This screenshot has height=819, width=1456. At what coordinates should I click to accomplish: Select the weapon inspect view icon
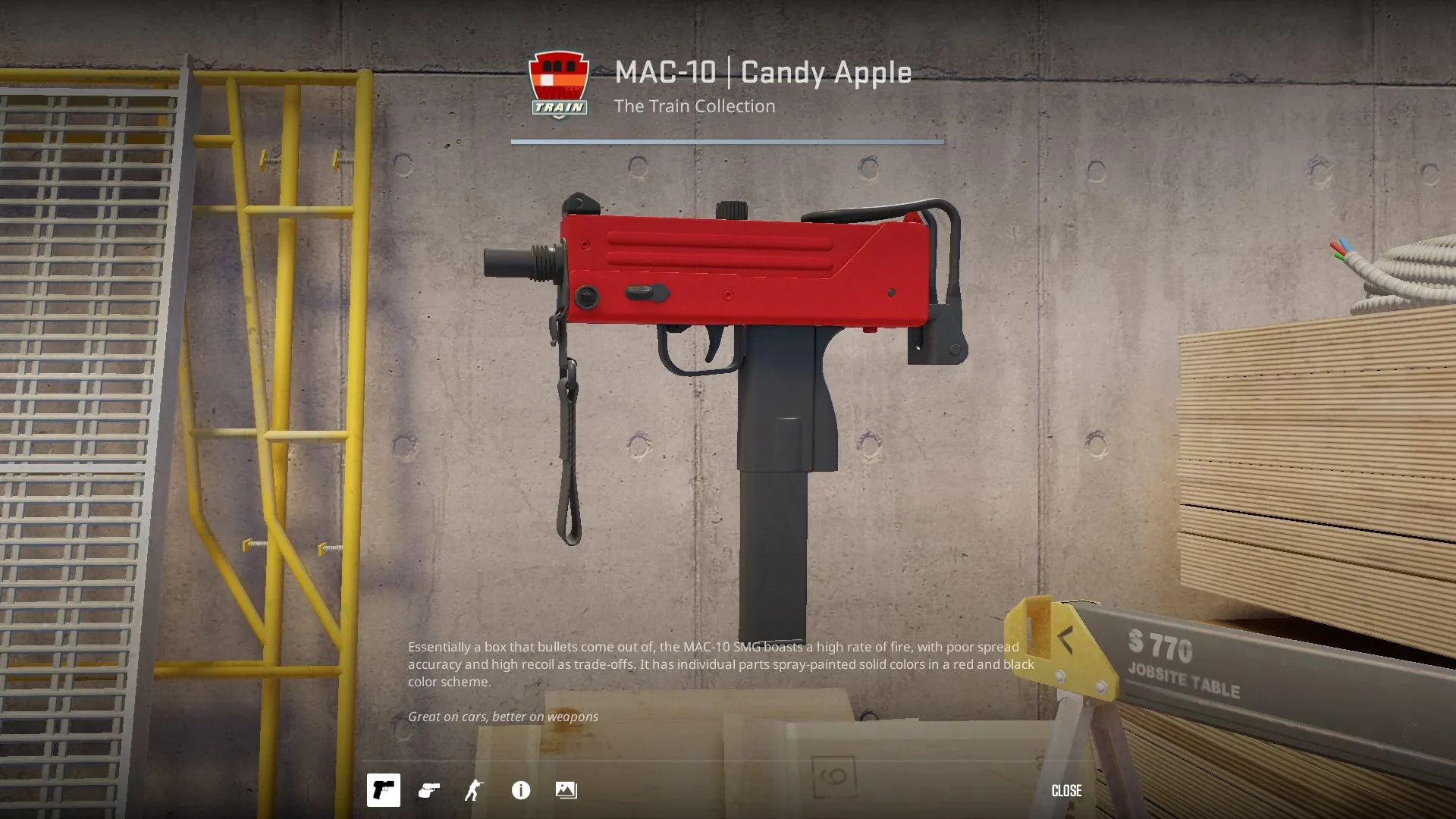[384, 790]
